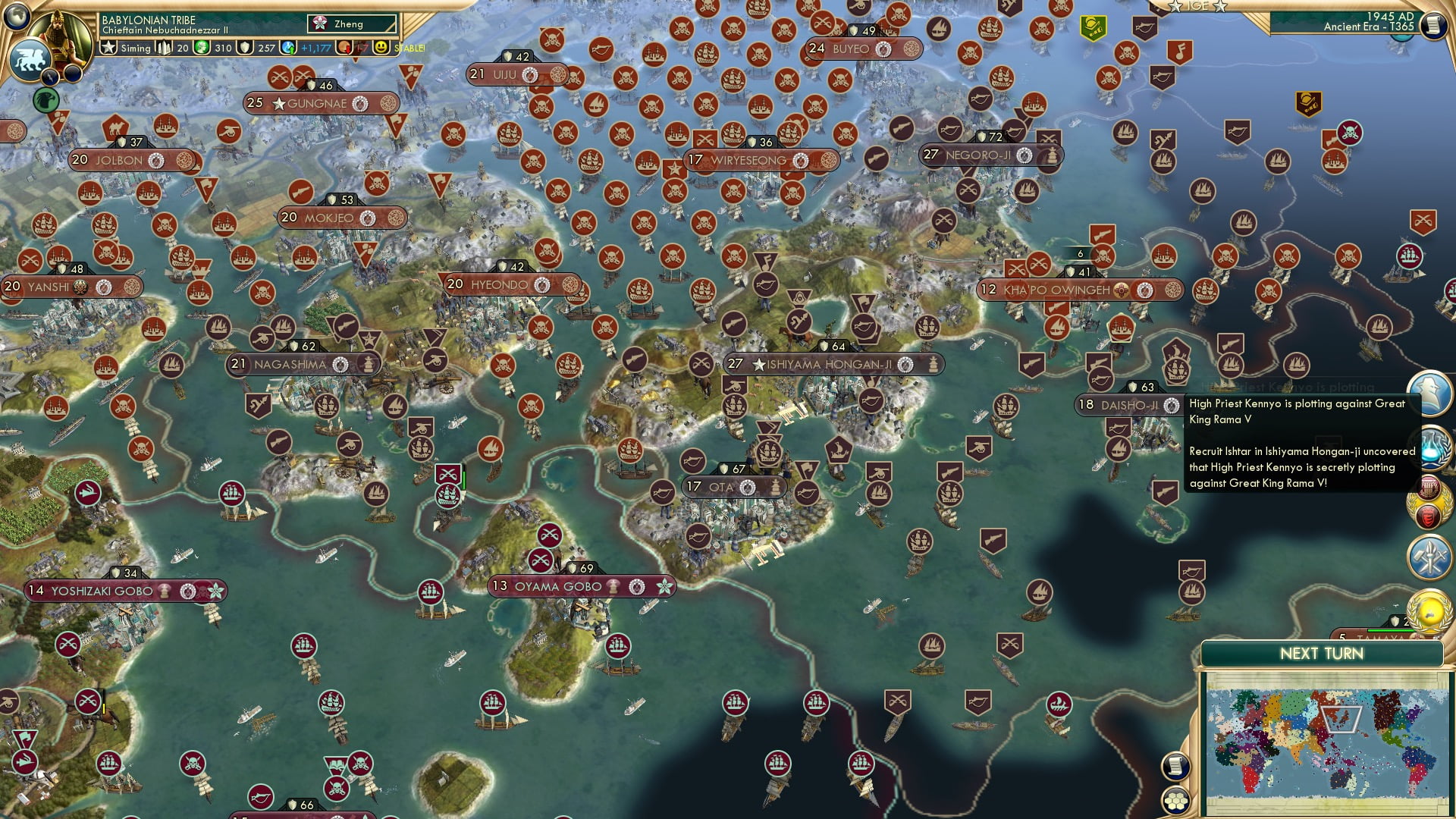This screenshot has height=819, width=1456.
Task: Click the winged lion emblem below the leader portrait
Action: coord(30,58)
